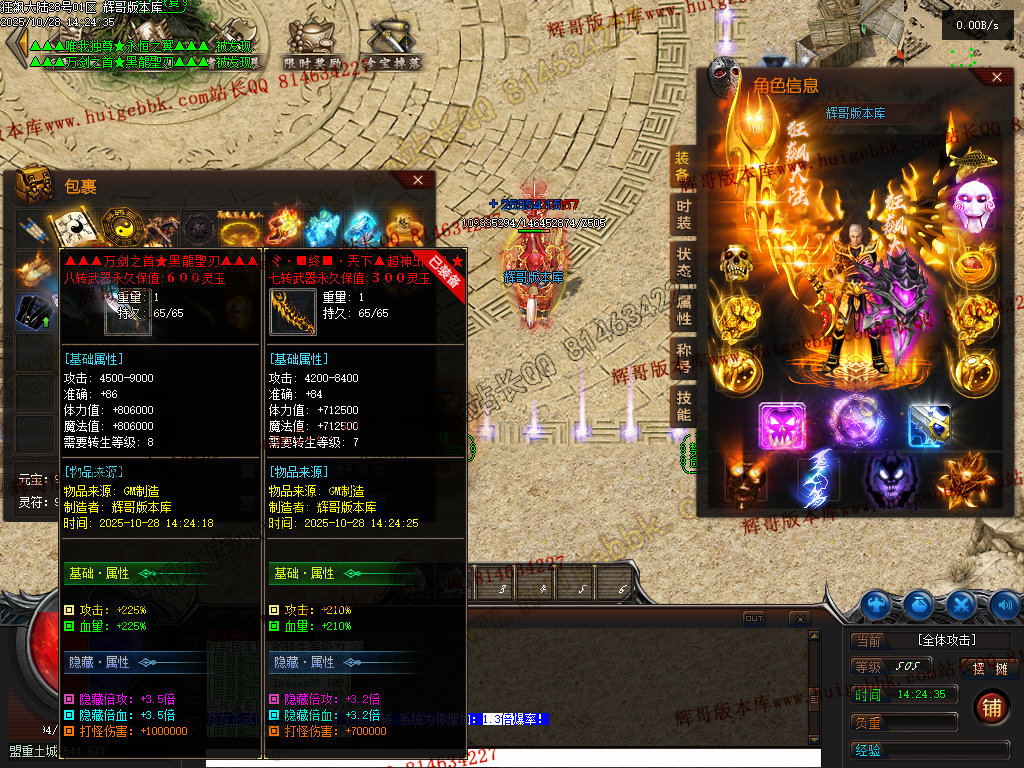Open the 珍宝掉落 treasure drop icon

[x=392, y=45]
